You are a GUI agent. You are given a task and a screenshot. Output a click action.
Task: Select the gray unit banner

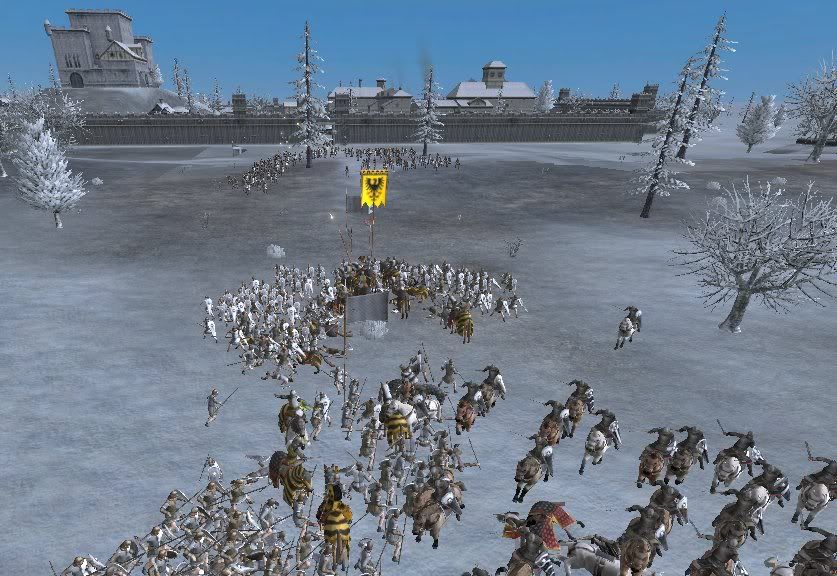click(366, 308)
